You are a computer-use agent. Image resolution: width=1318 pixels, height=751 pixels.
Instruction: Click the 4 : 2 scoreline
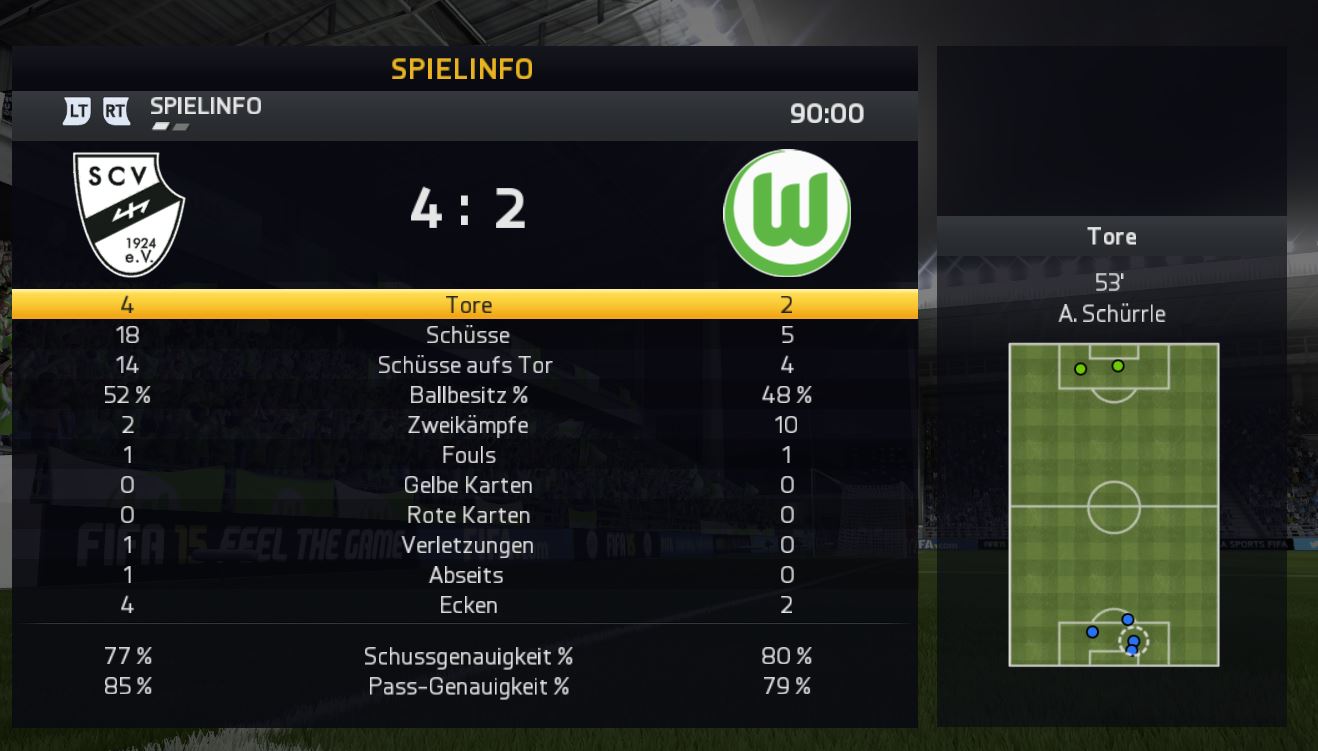[x=466, y=210]
